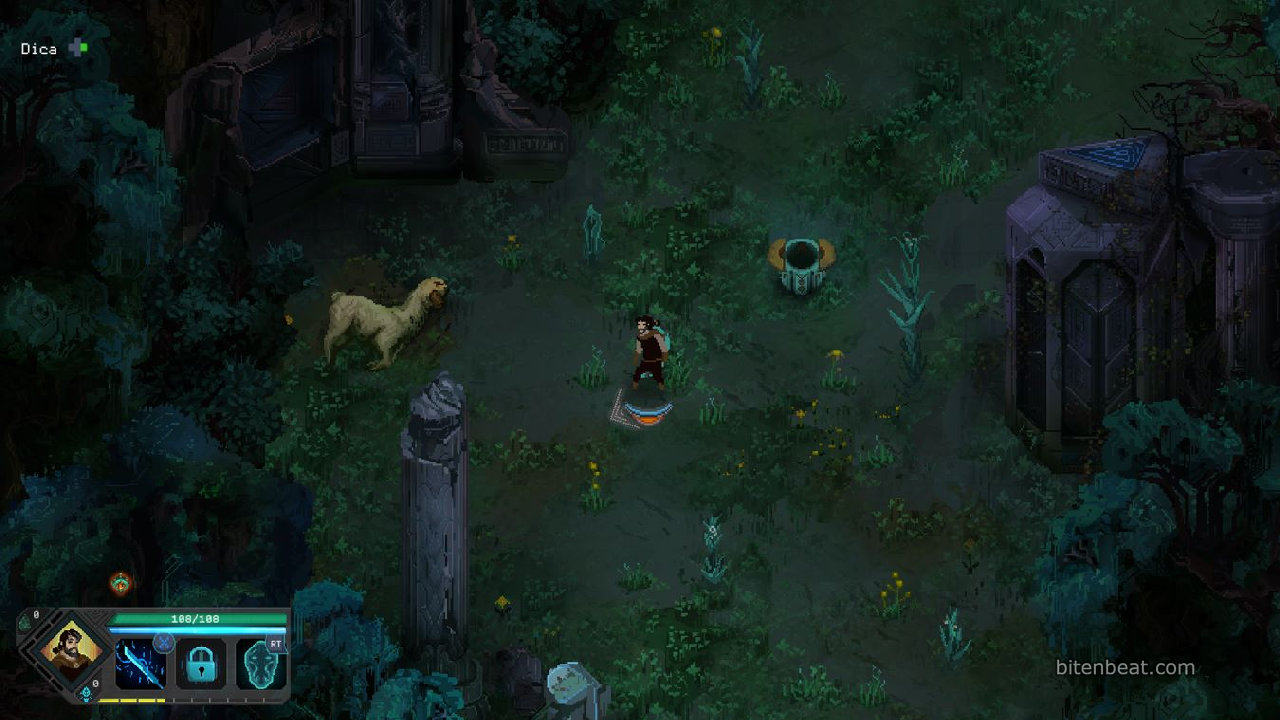The width and height of the screenshot is (1280, 720).
Task: Activate the cyan mask ability
Action: tap(261, 665)
